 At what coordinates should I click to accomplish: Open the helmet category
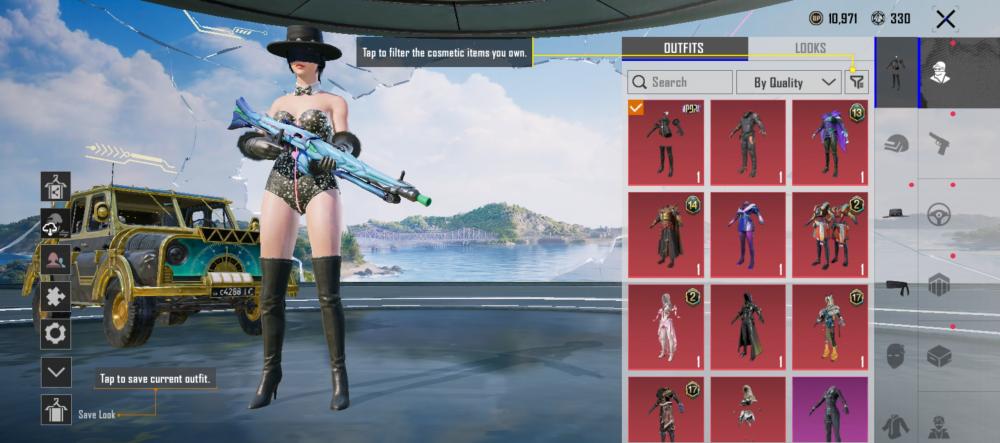[896, 144]
